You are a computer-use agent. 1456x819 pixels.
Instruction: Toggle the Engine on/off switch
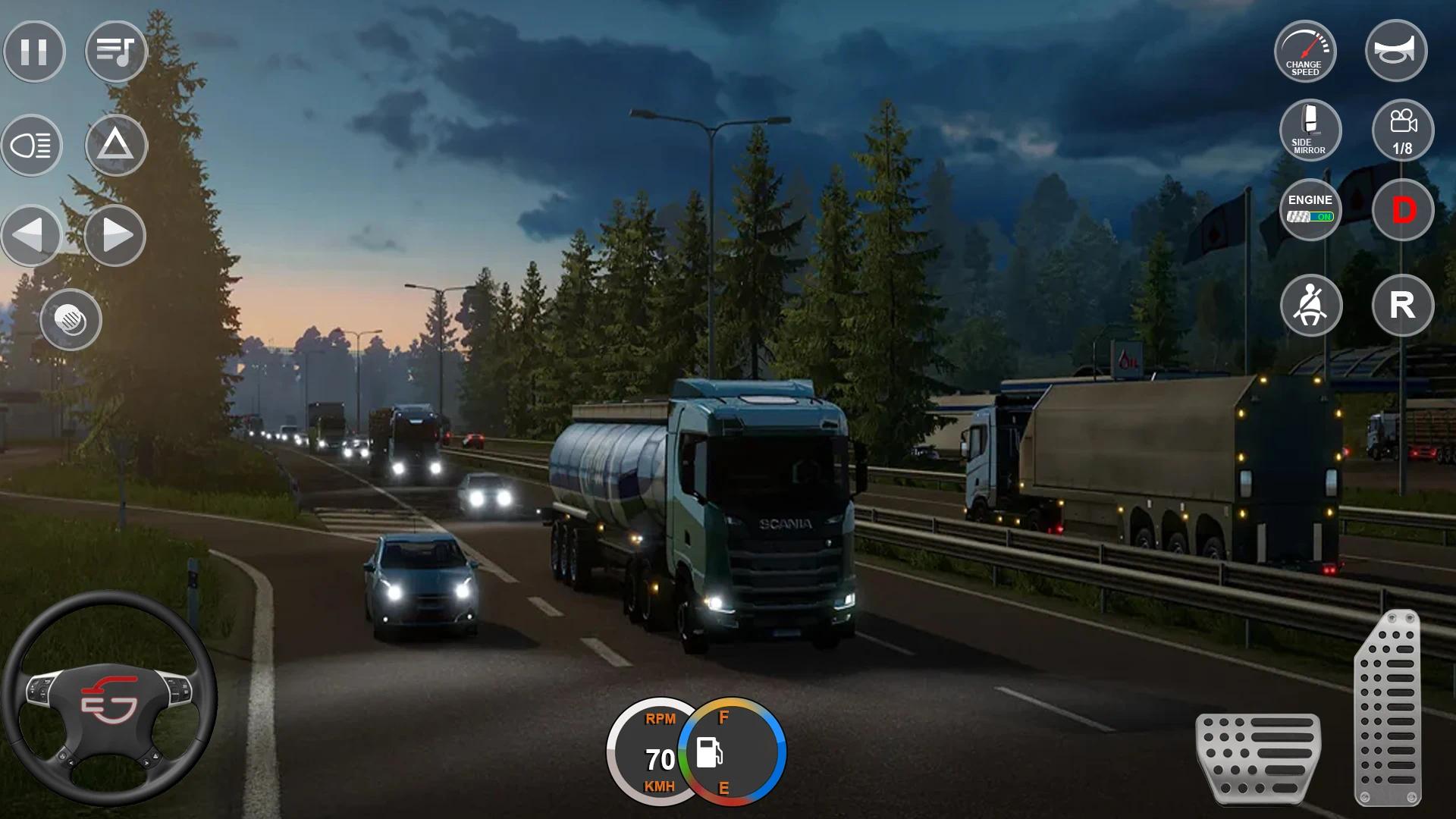click(1310, 209)
